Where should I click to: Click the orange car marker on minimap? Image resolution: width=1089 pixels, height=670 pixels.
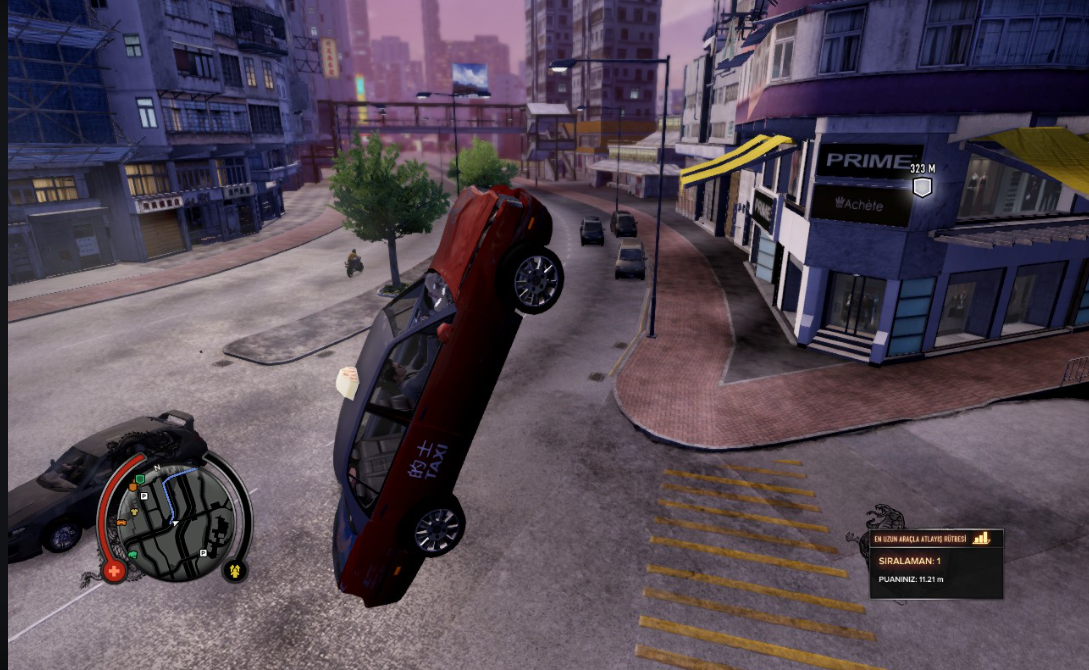122,522
